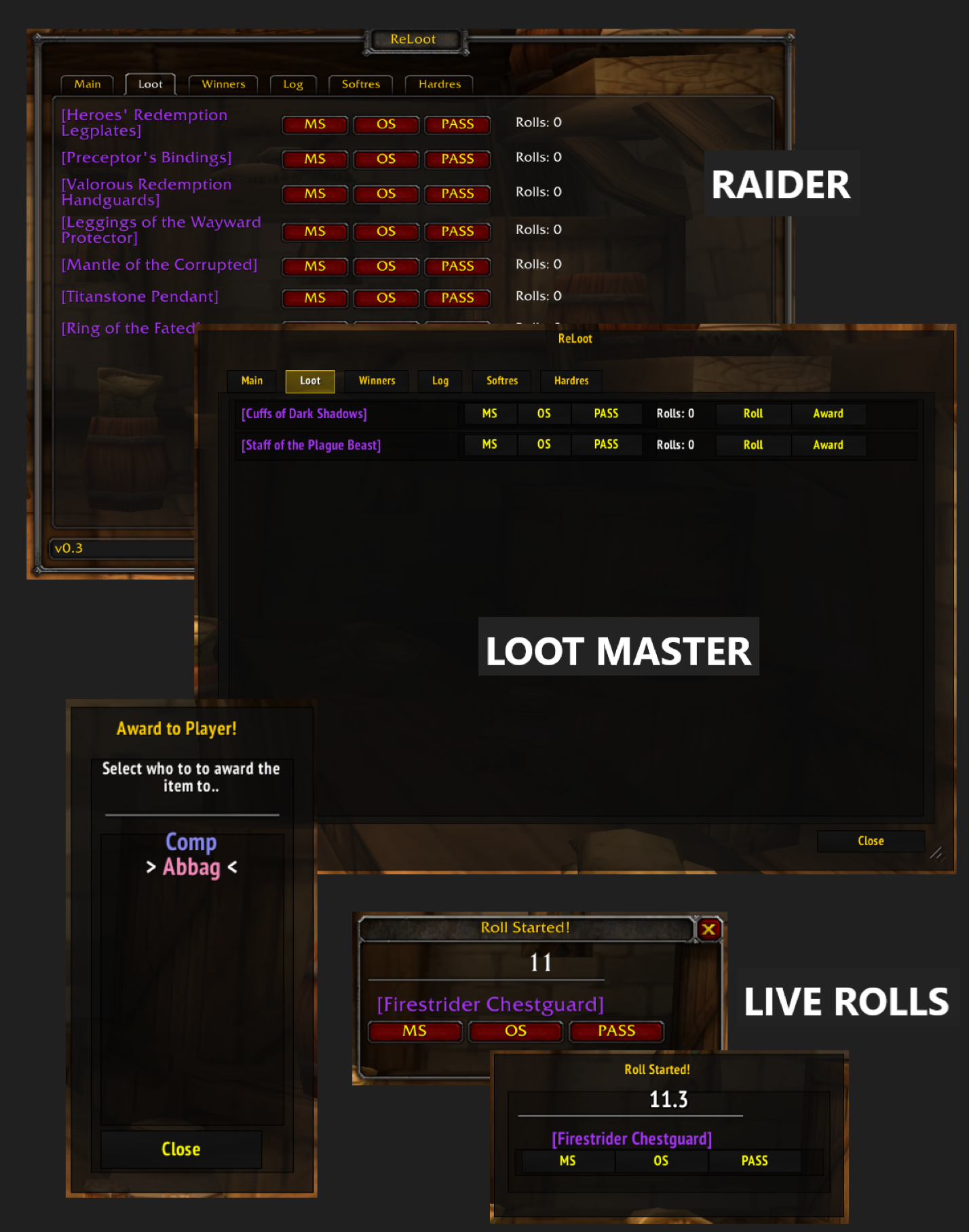Roll MS for Leggings of the Wayward Protector
The height and width of the screenshot is (1232, 969).
tap(314, 231)
